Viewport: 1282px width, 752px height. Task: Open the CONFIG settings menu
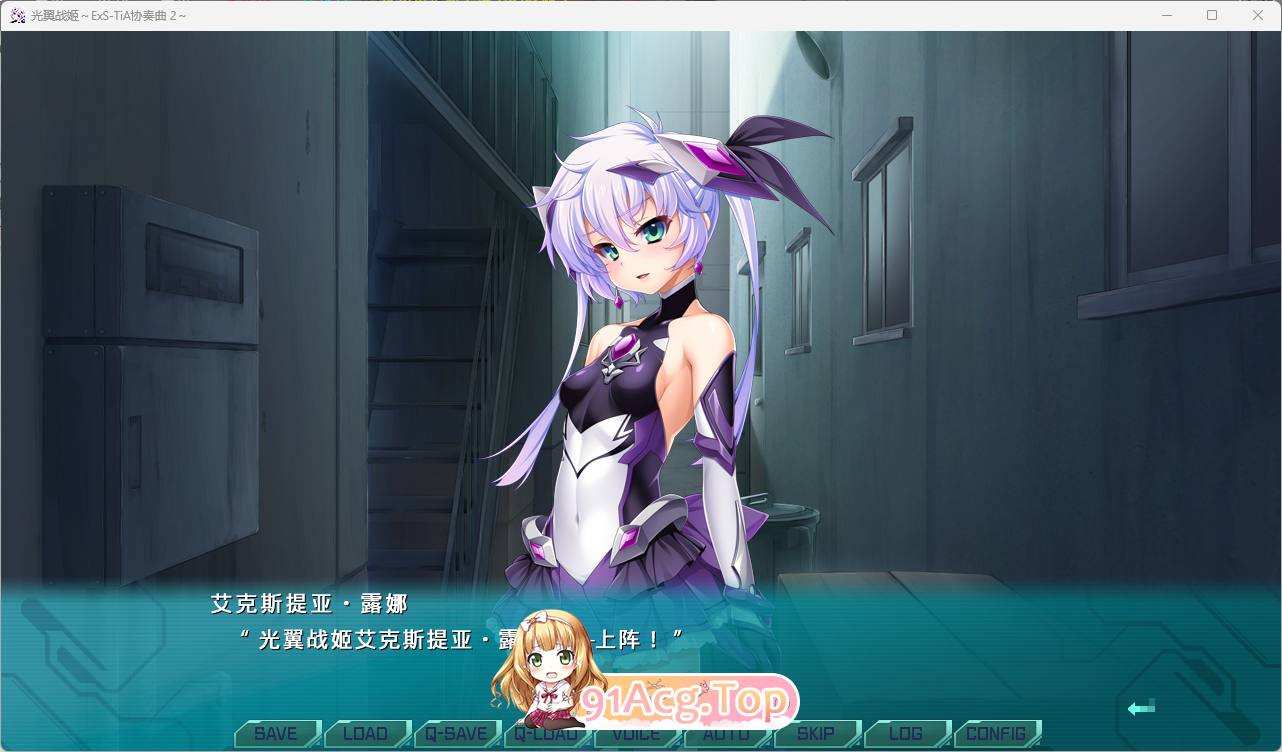click(996, 733)
